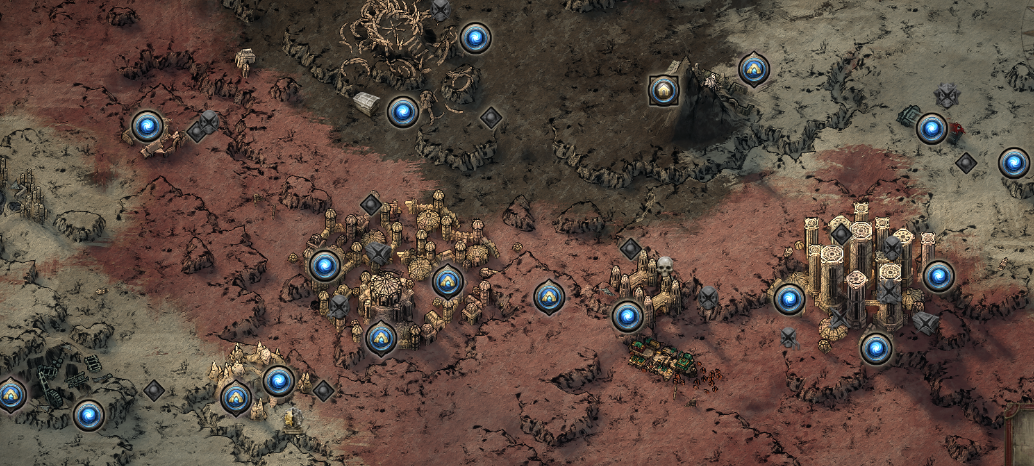This screenshot has height=466, width=1034.
Task: Select the waypoint next to the stone chest
Action: [402, 112]
